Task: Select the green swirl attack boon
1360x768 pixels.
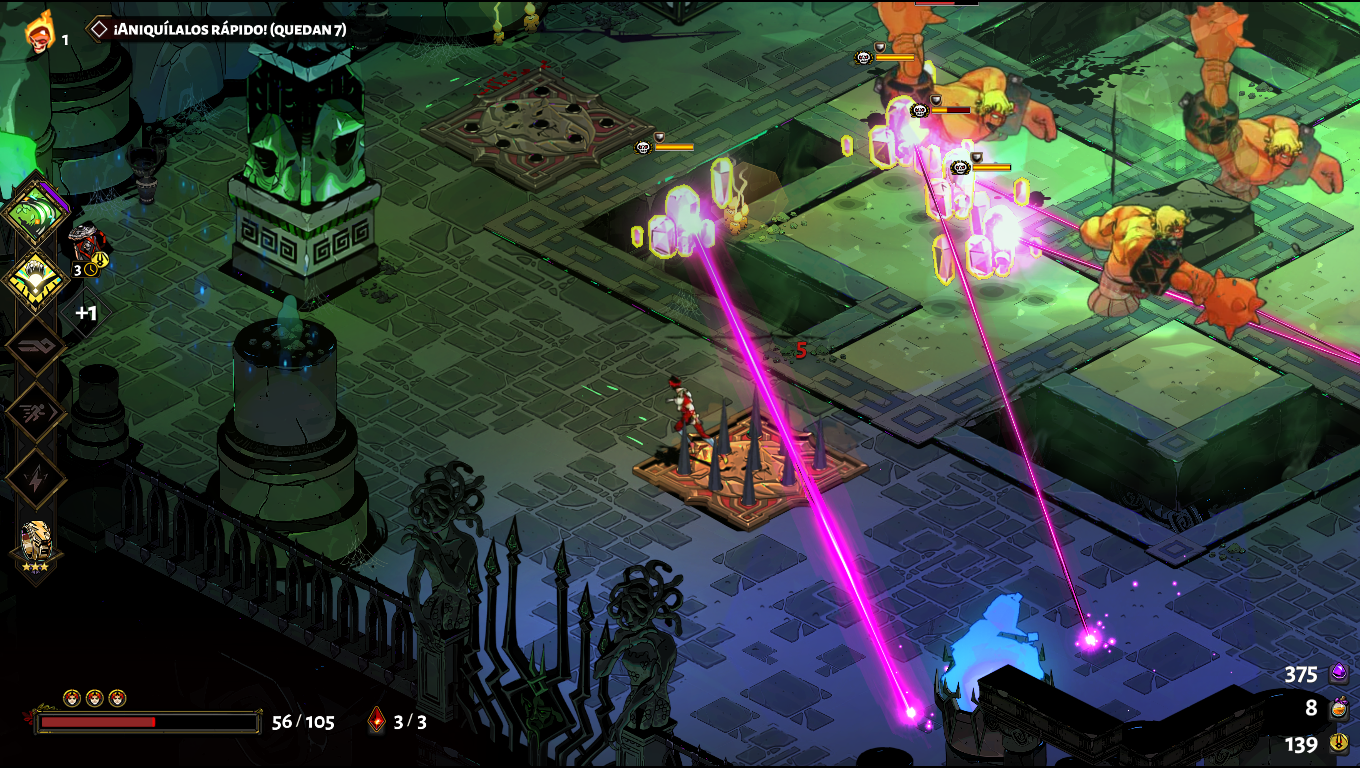Action: [35, 214]
